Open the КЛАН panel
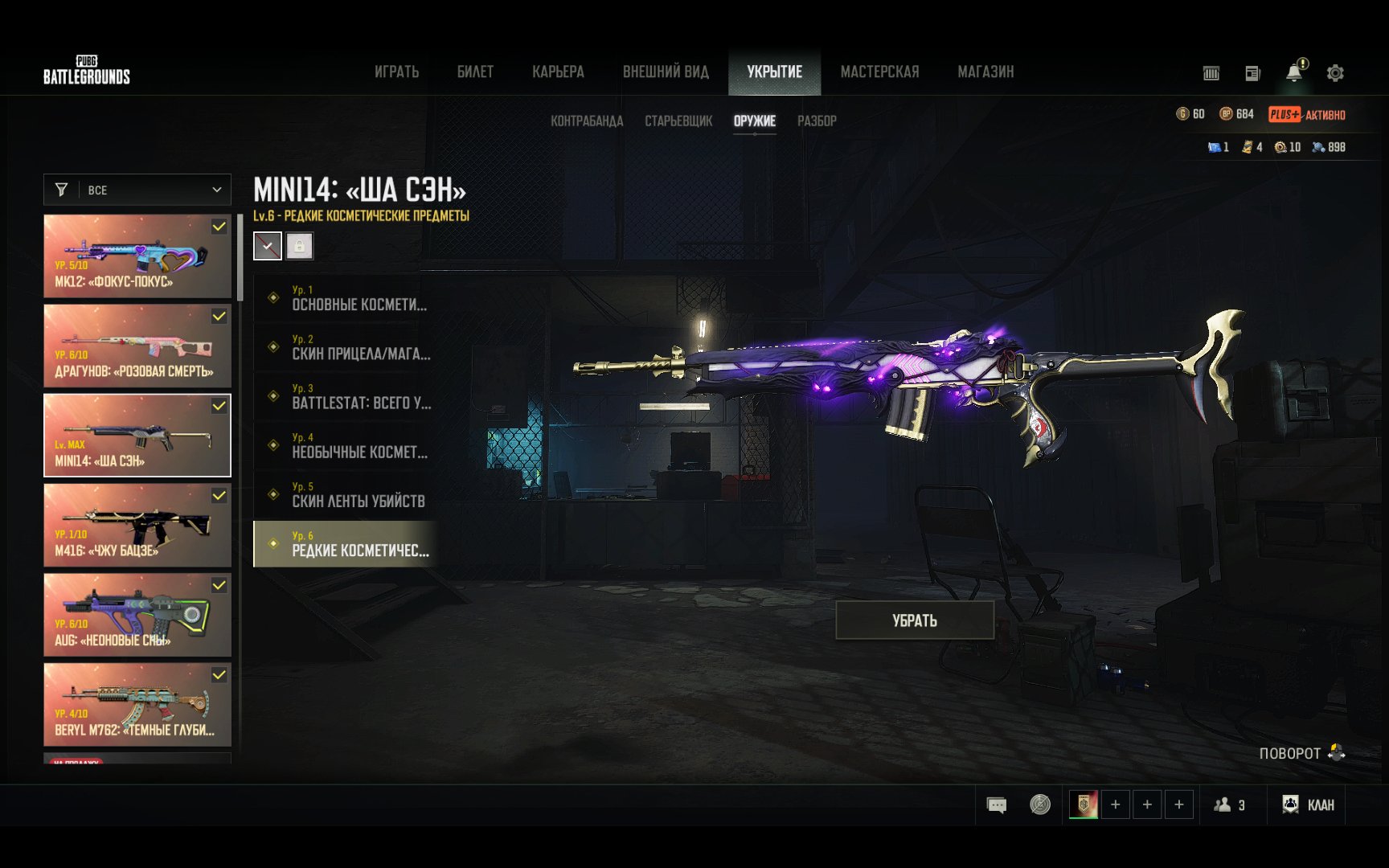Screen dimensions: 1389x868 tap(1309, 805)
